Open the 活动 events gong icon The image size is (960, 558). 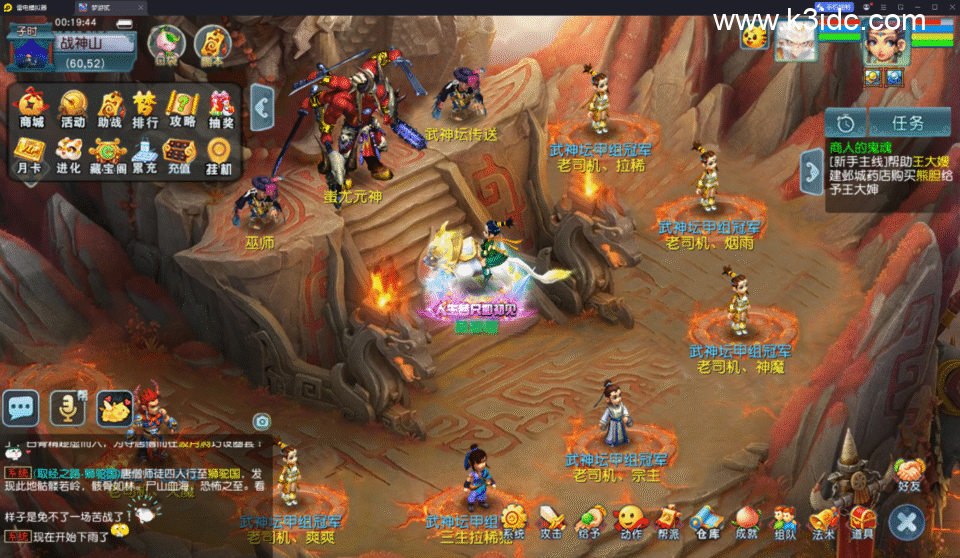click(72, 107)
